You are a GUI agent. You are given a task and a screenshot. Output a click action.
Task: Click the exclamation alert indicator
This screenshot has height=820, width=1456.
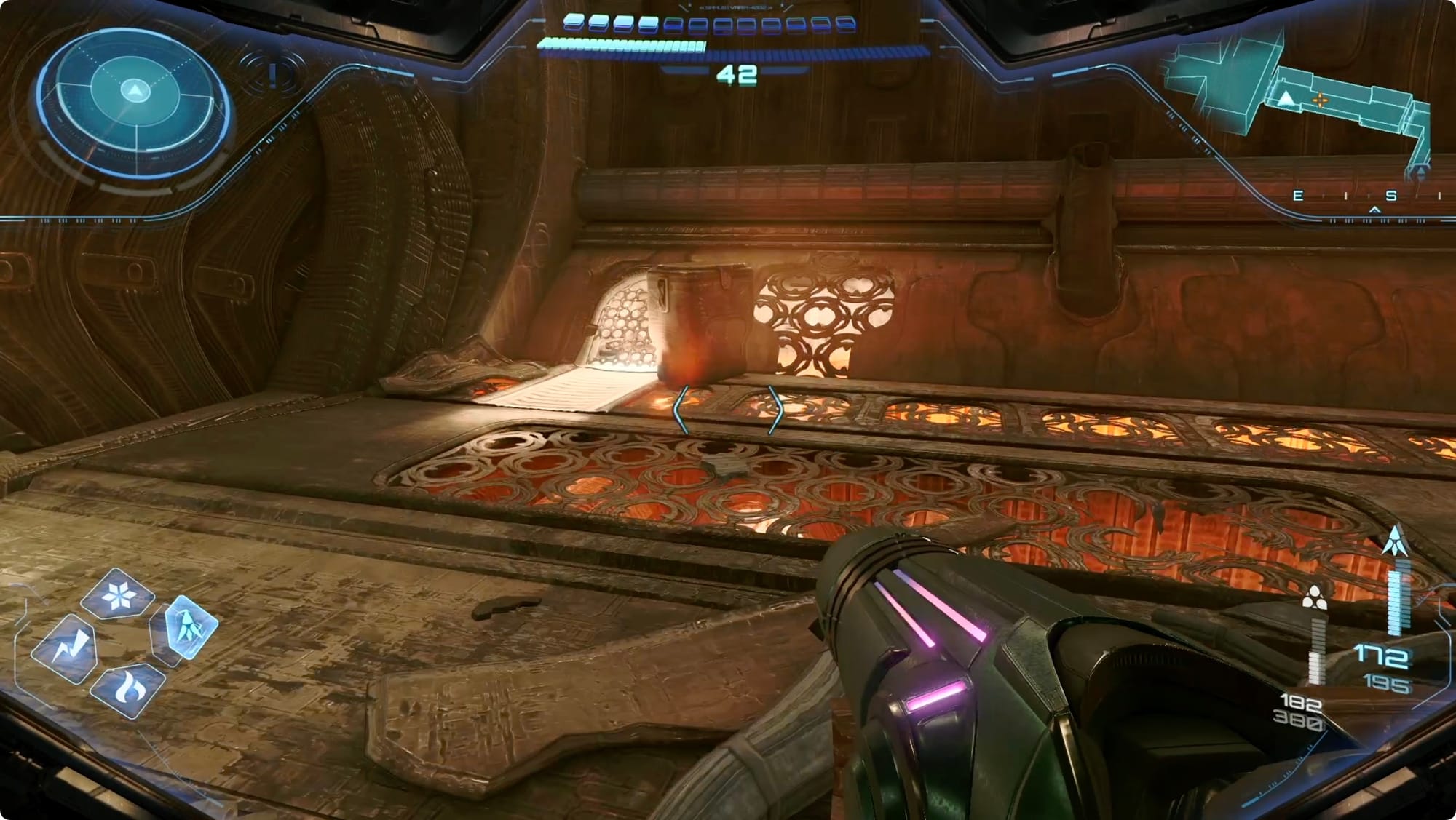273,74
